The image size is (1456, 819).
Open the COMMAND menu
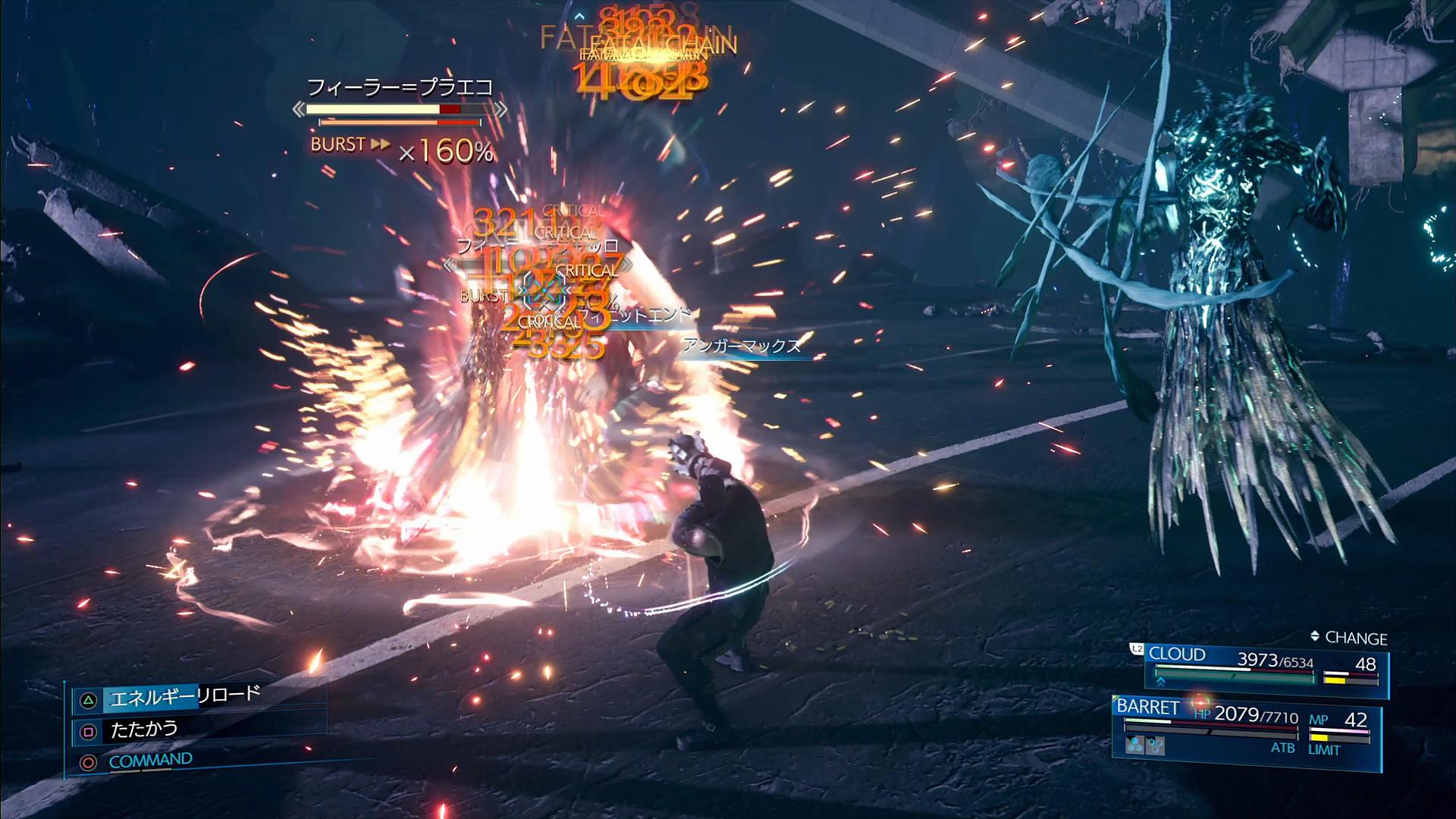(150, 761)
